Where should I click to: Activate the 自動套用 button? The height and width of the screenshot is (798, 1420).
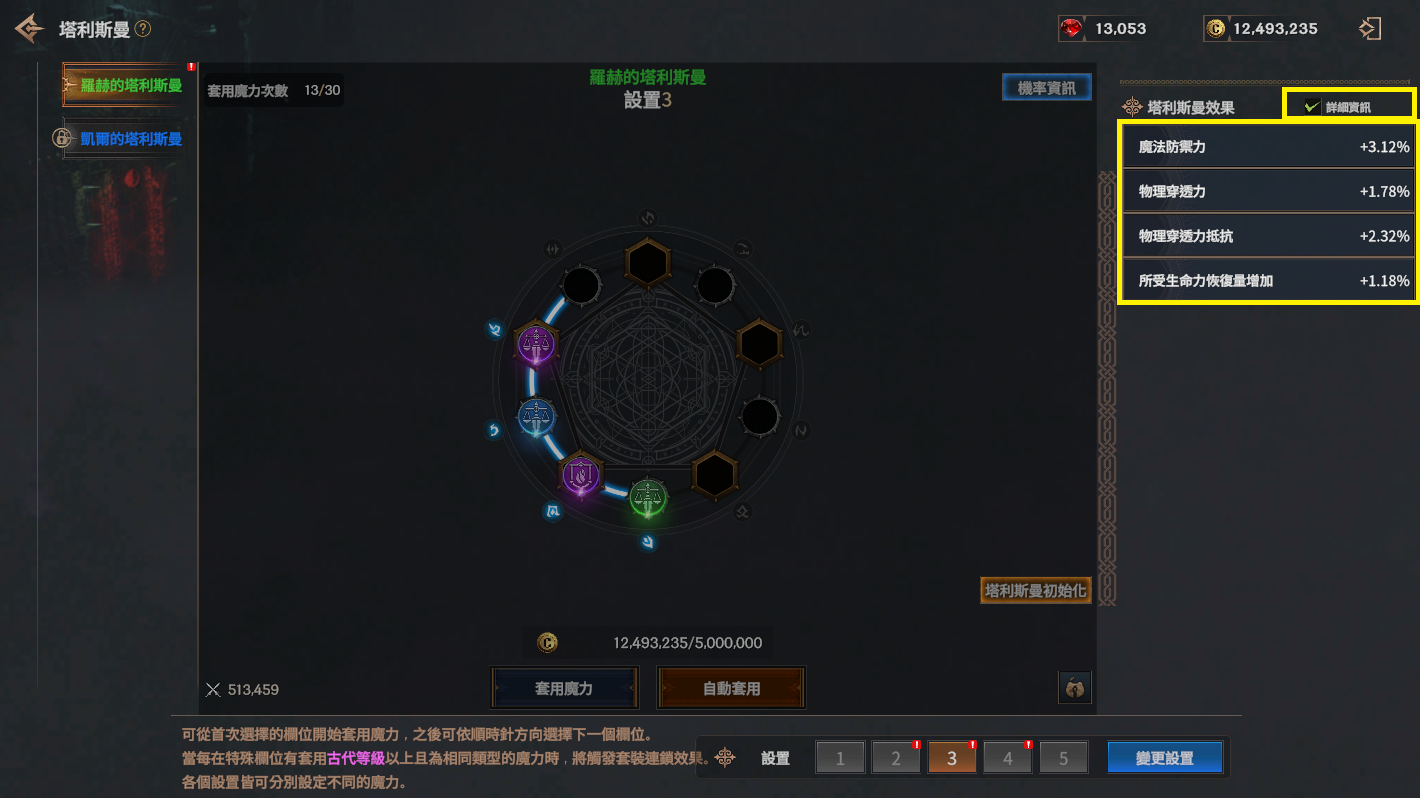click(731, 688)
